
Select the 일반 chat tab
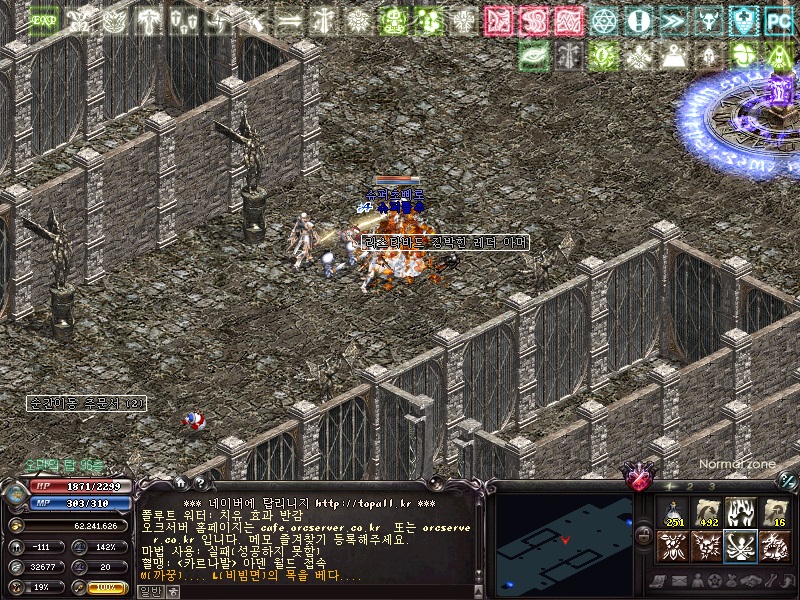pyautogui.click(x=150, y=591)
